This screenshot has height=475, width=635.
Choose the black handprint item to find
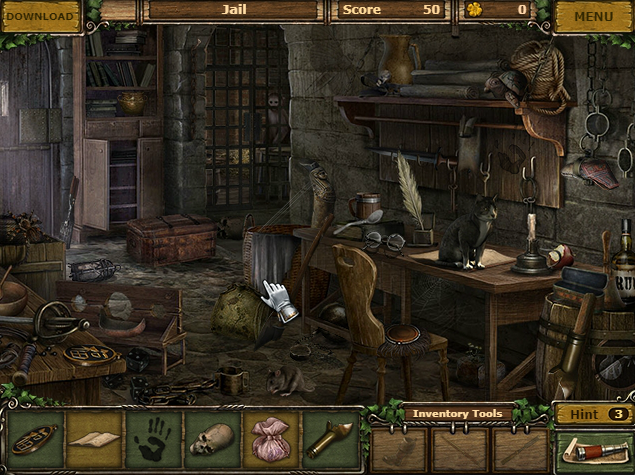[x=153, y=441]
